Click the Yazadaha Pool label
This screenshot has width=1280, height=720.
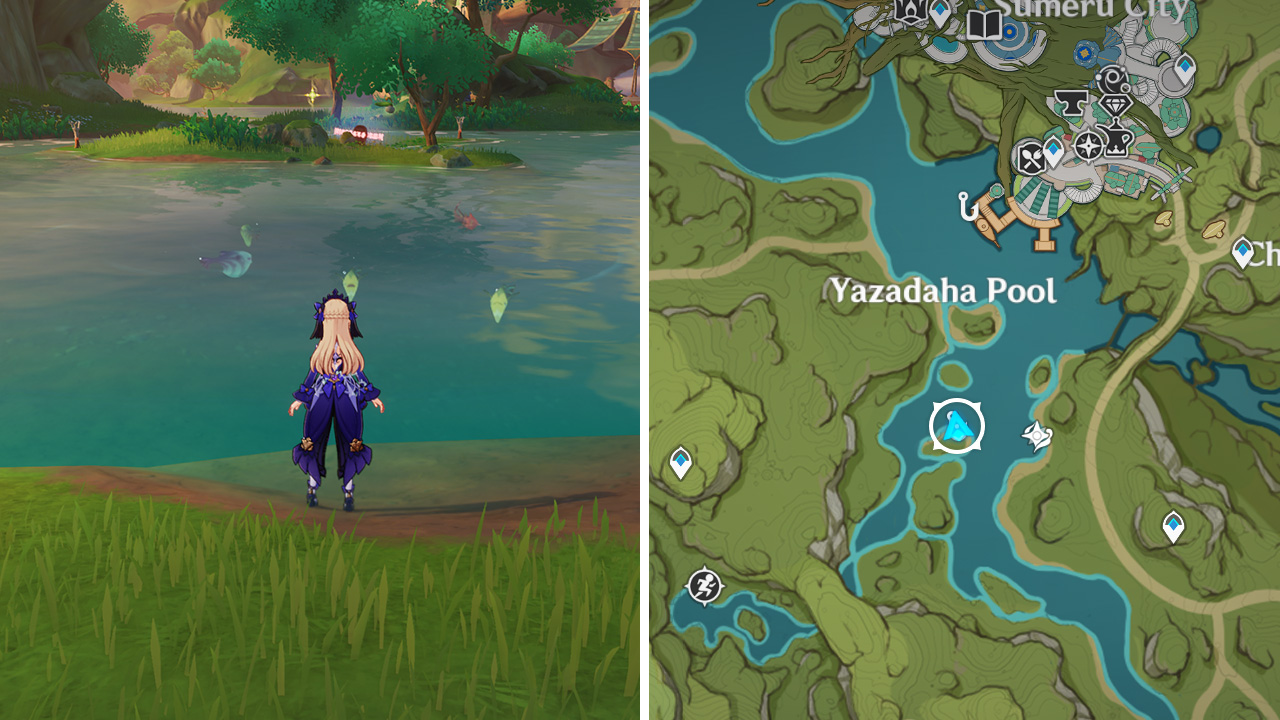coord(941,291)
